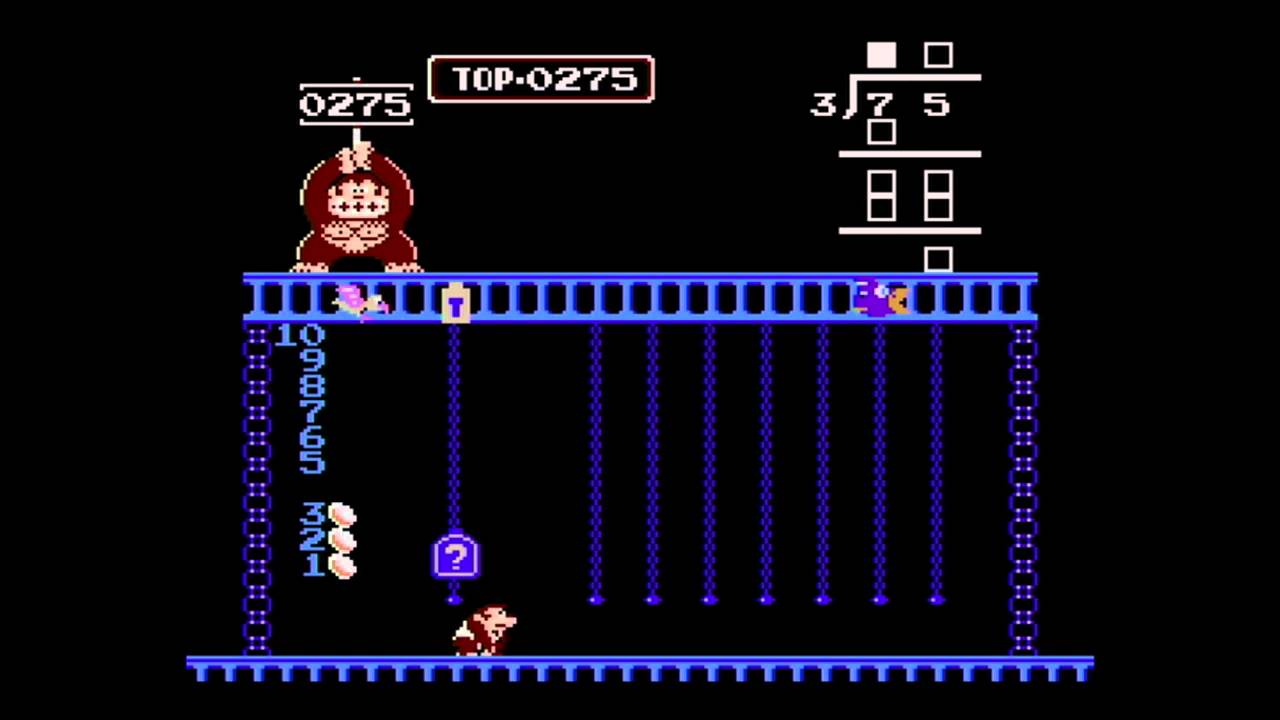The height and width of the screenshot is (720, 1280).
Task: Click the TOP-0275 high score banner
Action: (x=541, y=80)
